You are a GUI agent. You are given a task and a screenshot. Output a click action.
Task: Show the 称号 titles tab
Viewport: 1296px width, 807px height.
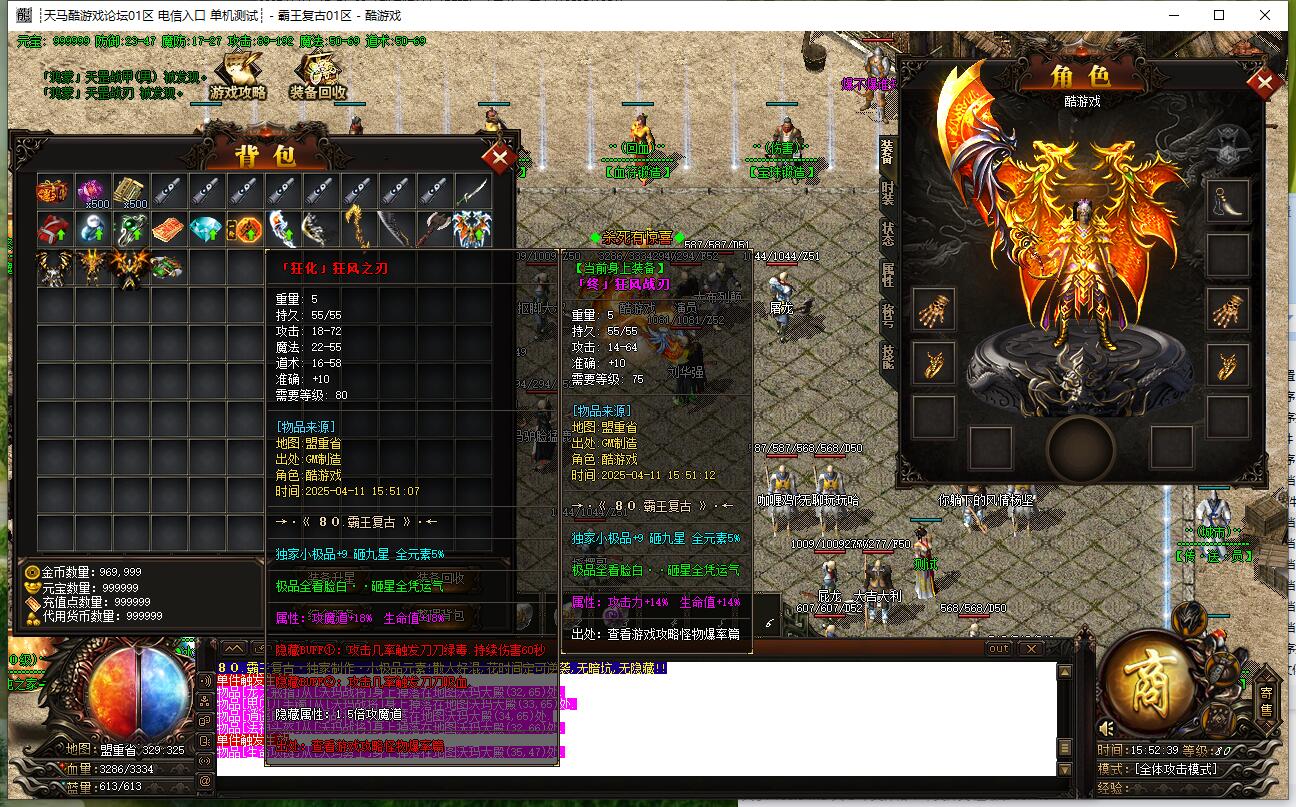[x=888, y=315]
